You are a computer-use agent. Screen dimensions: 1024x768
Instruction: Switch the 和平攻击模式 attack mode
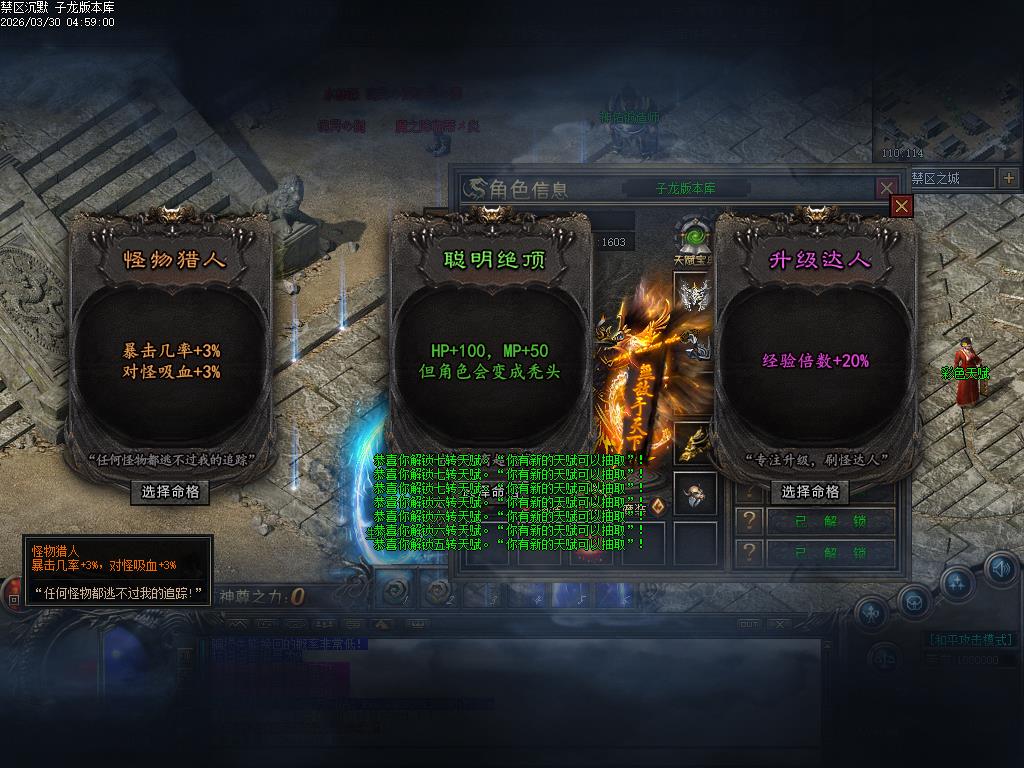(970, 640)
